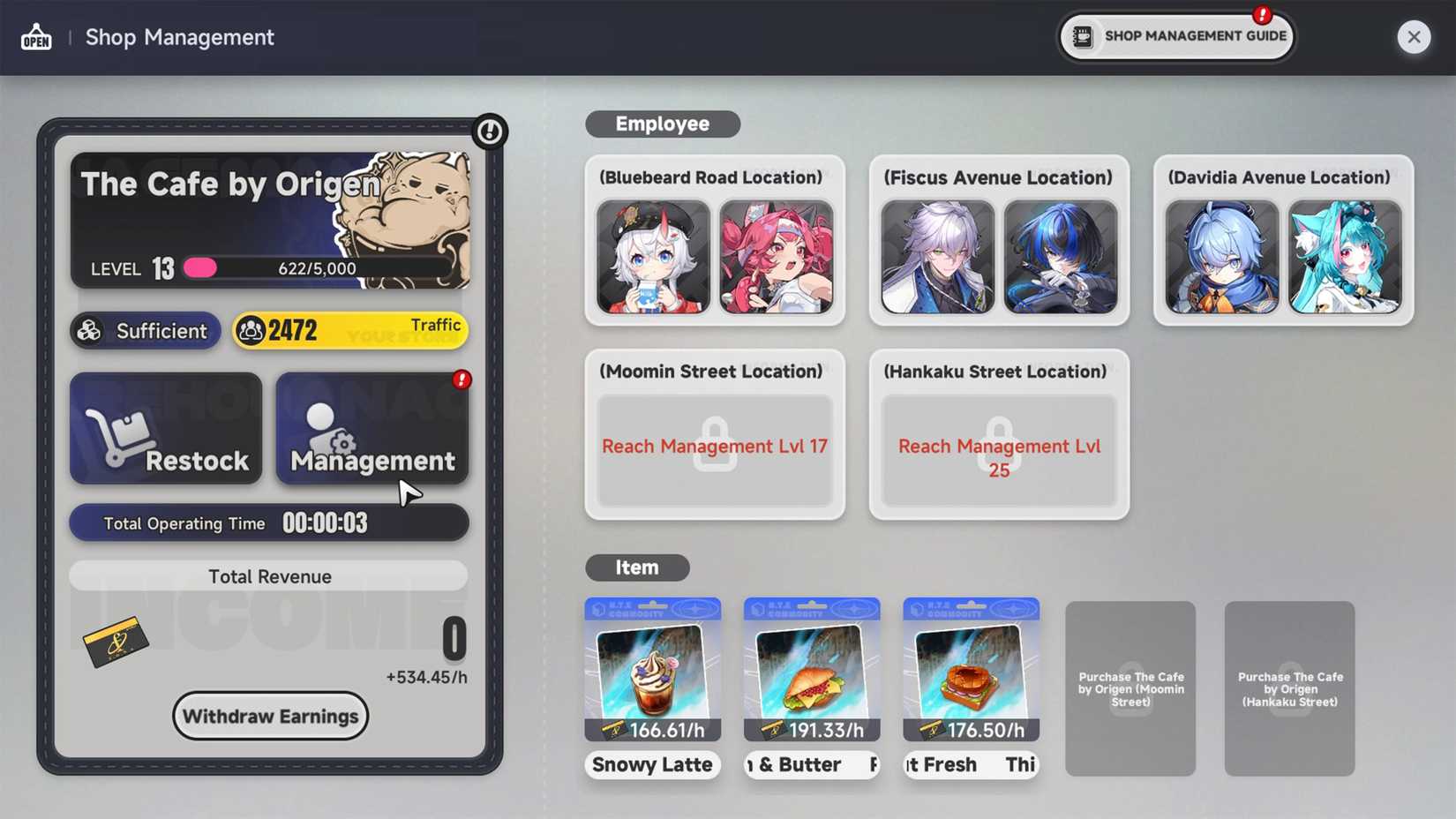Select the Item section header
Screen dimensions: 1456x819
tap(636, 567)
